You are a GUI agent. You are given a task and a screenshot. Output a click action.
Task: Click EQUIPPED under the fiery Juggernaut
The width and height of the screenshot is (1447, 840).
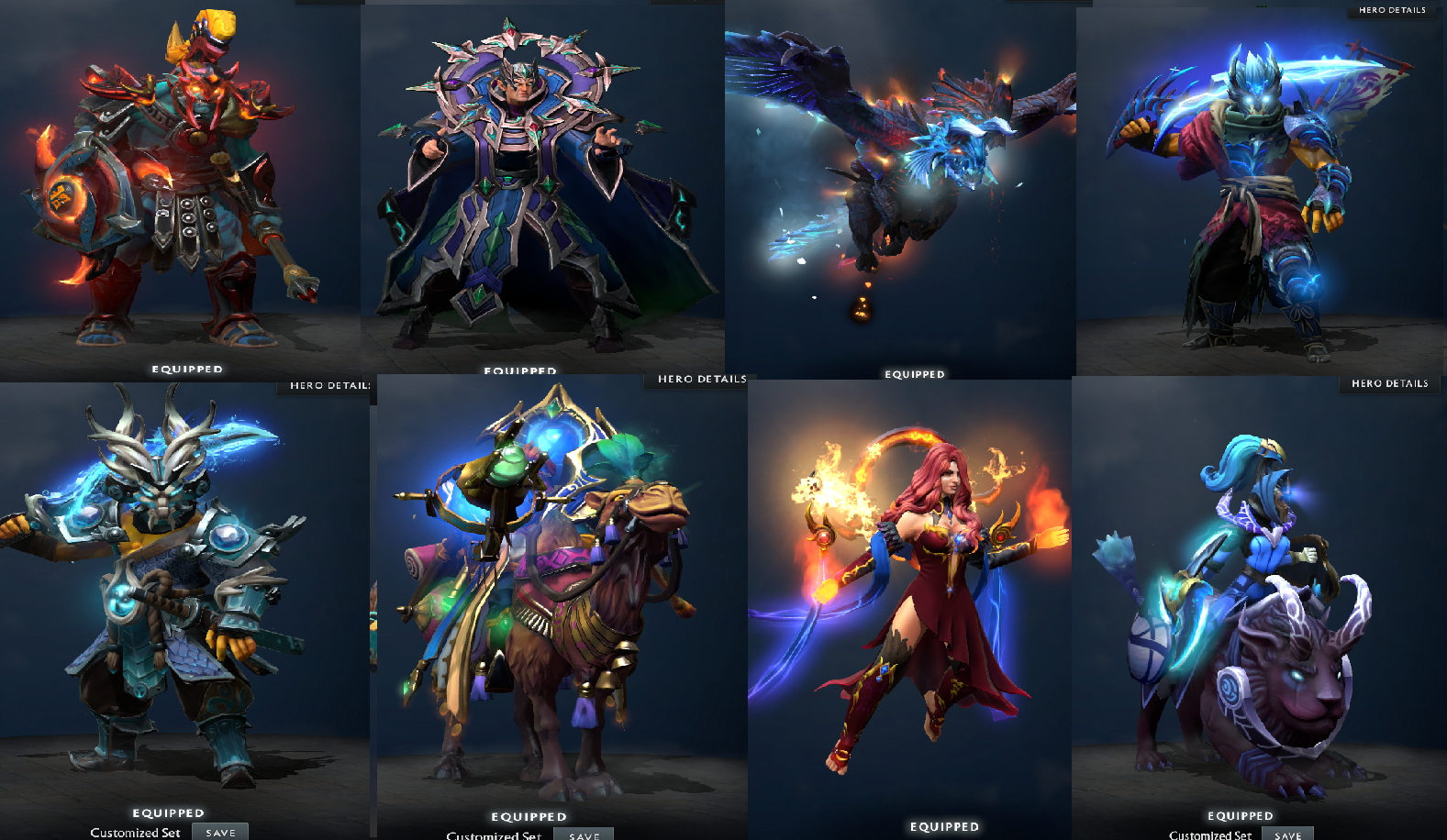tap(186, 369)
